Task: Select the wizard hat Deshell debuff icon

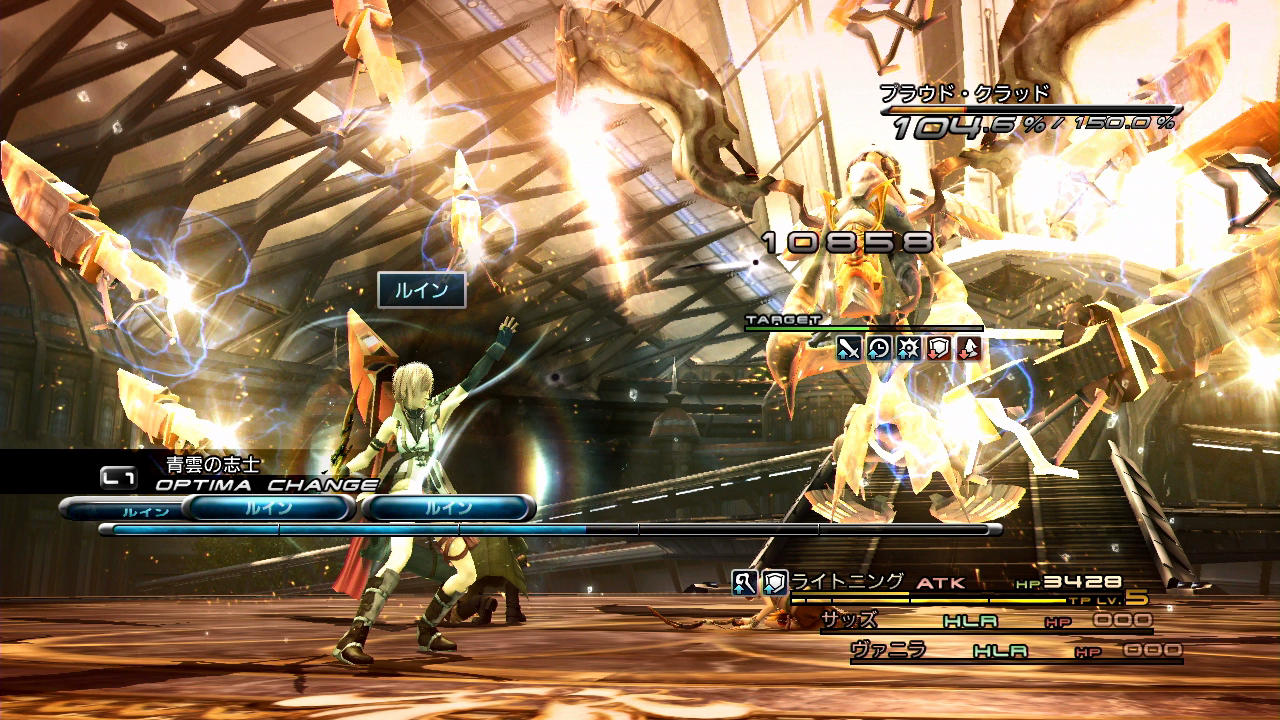Action: pos(969,348)
